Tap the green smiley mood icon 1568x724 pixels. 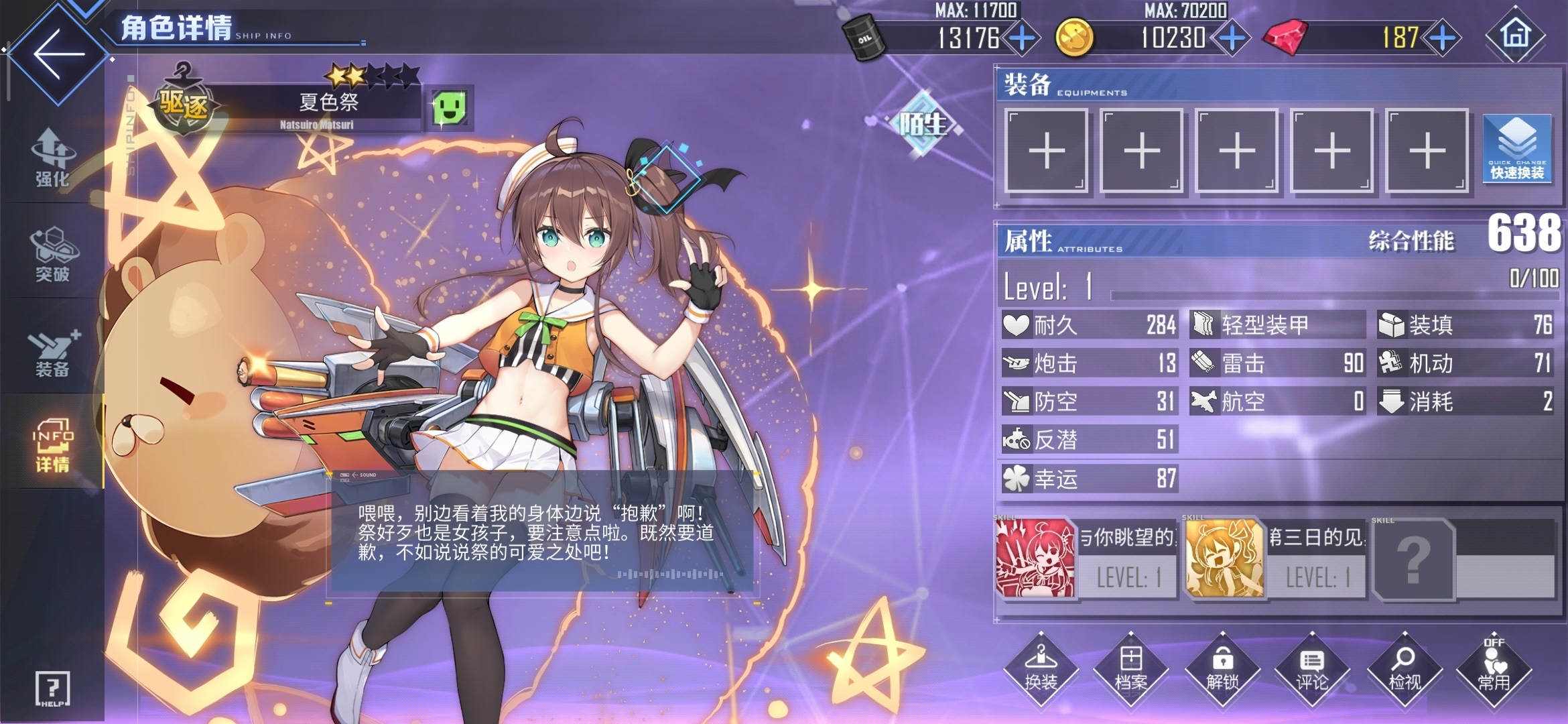click(x=449, y=107)
